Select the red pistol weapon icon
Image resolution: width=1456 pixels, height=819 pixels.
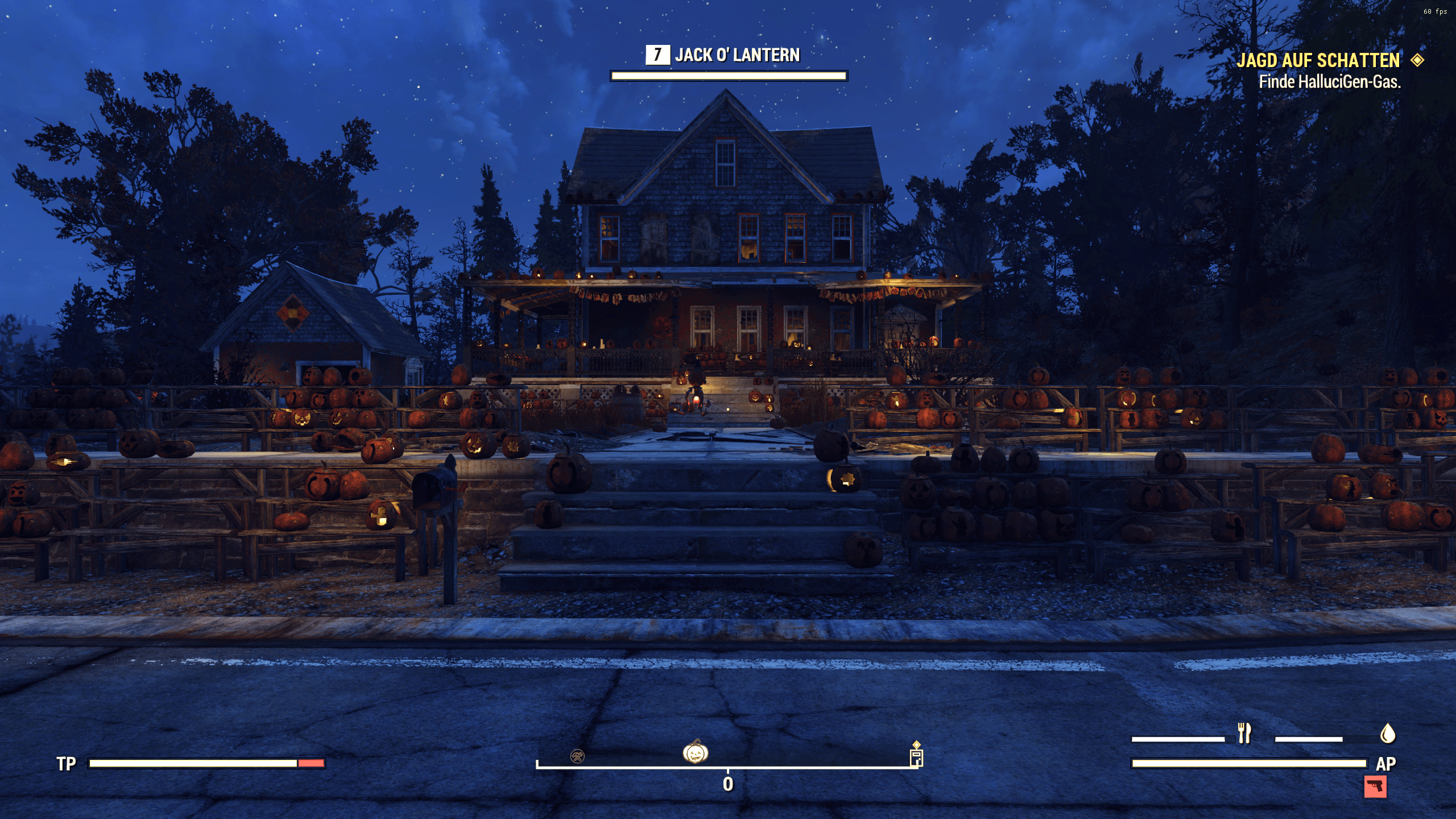point(1375,787)
